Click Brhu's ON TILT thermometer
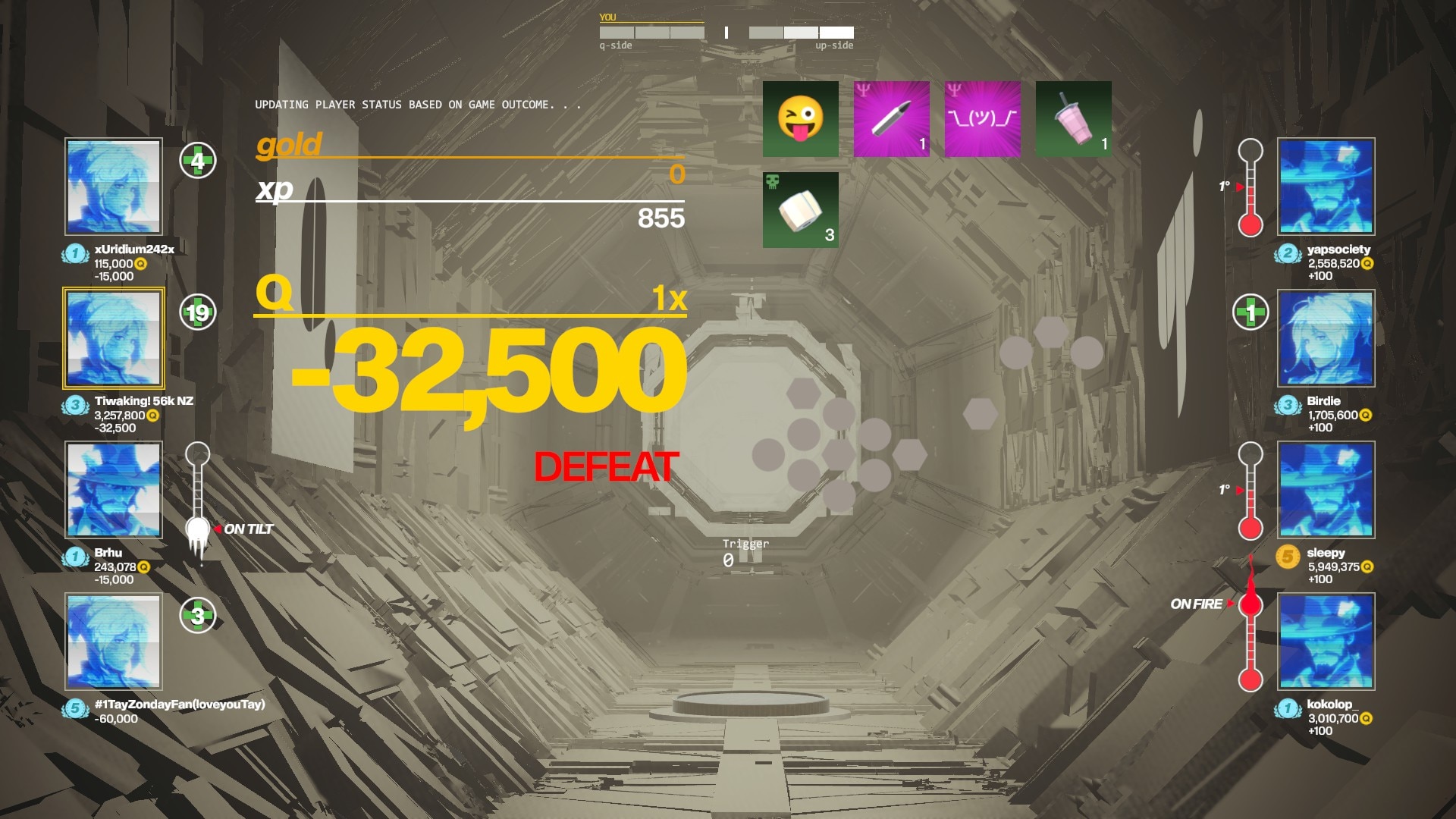 point(198,500)
